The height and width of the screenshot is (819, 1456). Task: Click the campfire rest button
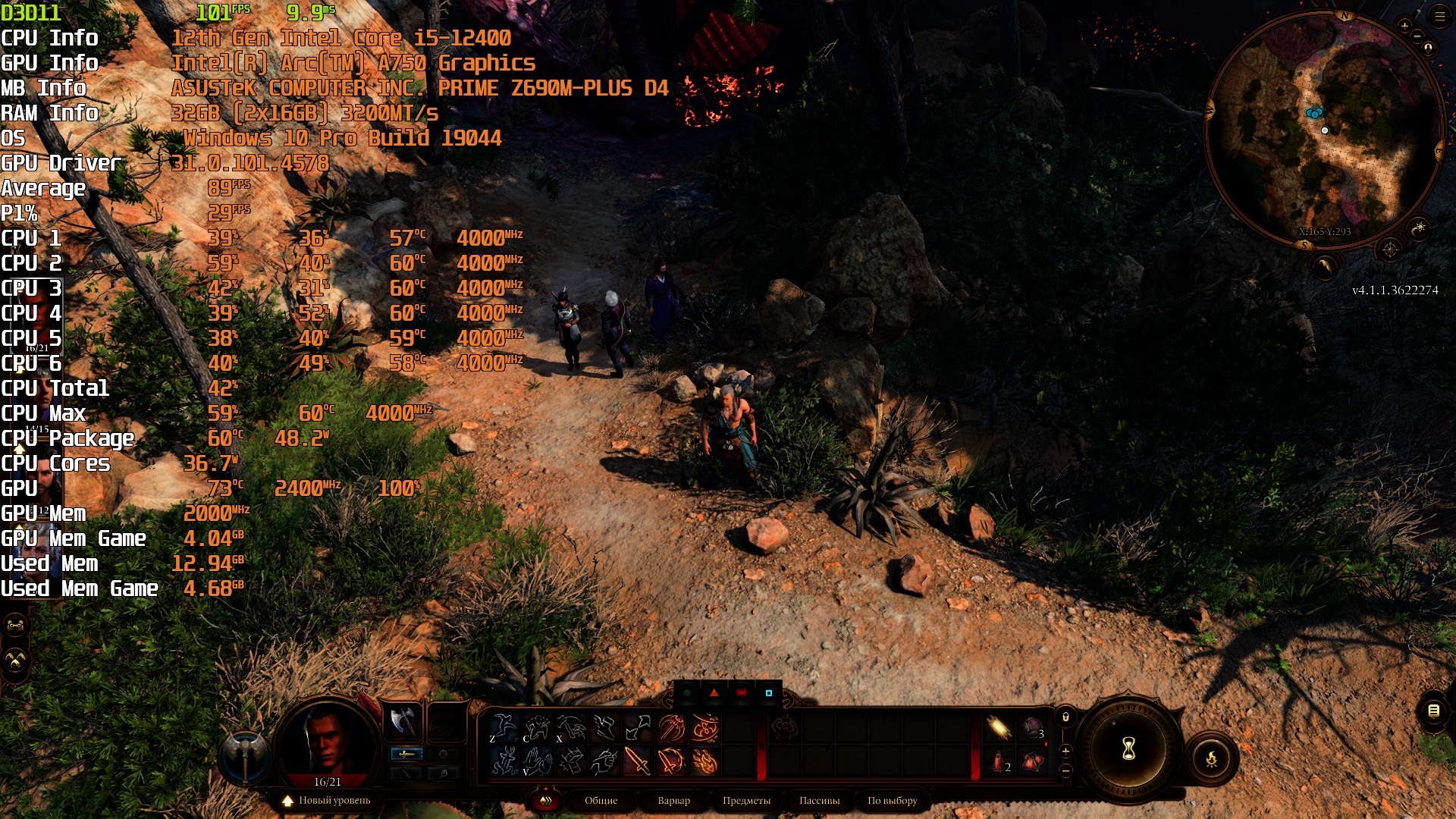[x=1211, y=758]
